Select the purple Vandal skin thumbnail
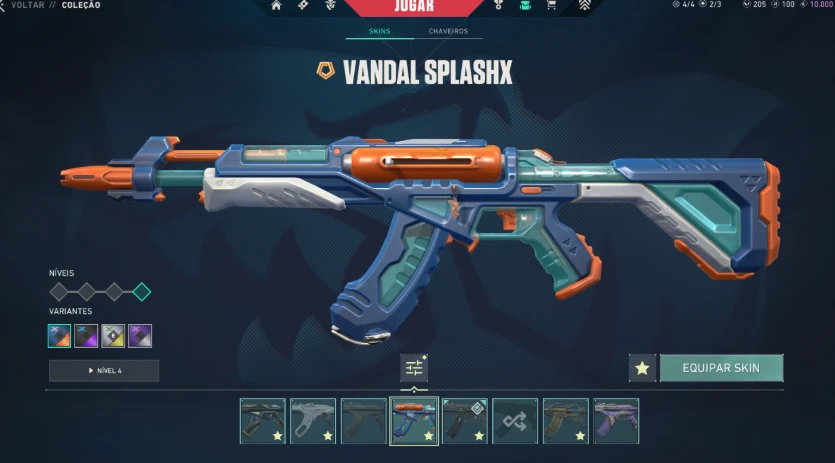The width and height of the screenshot is (835, 463). point(615,421)
